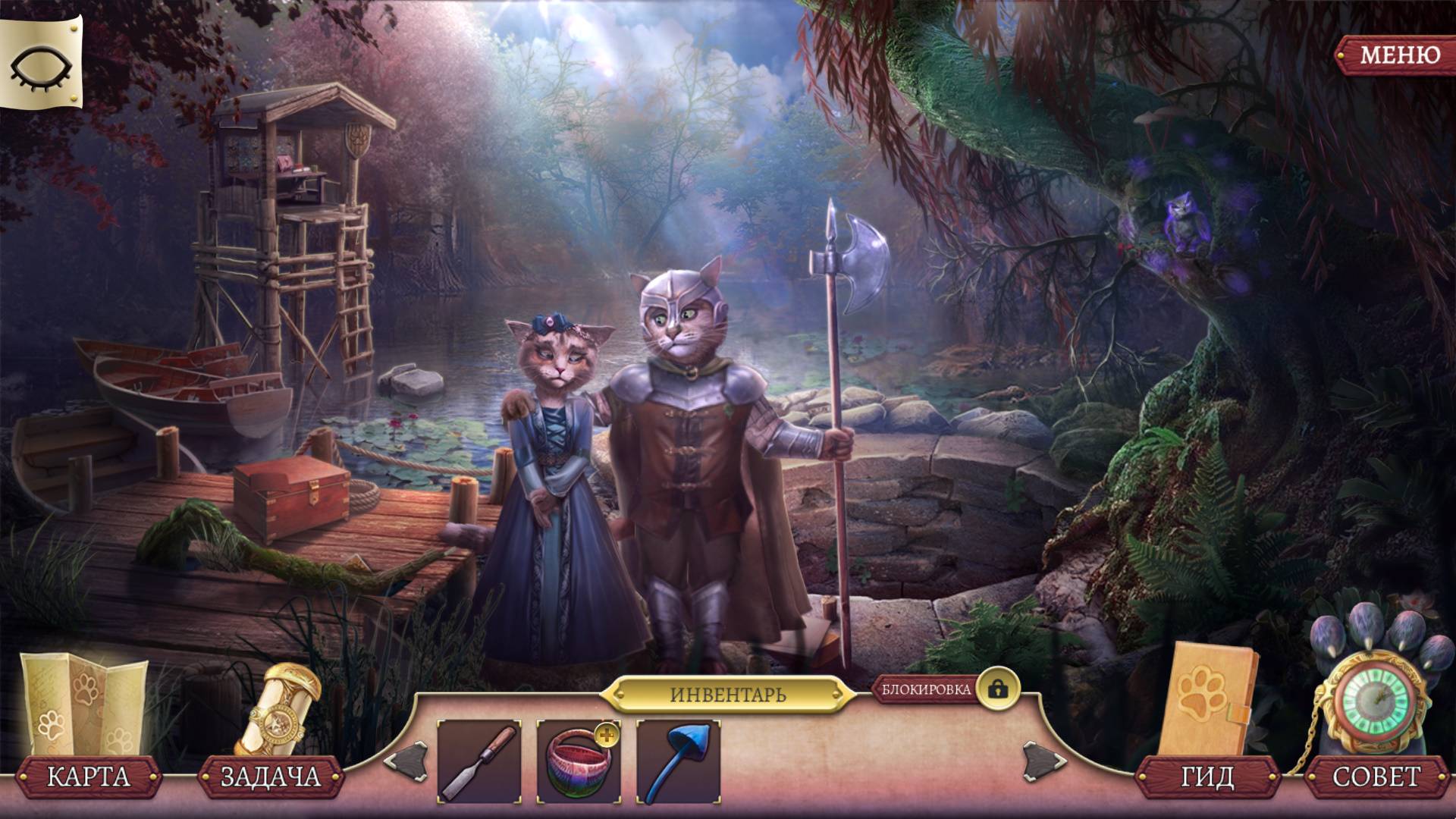
Task: Open the ГИД strategy guide
Action: 1207,777
